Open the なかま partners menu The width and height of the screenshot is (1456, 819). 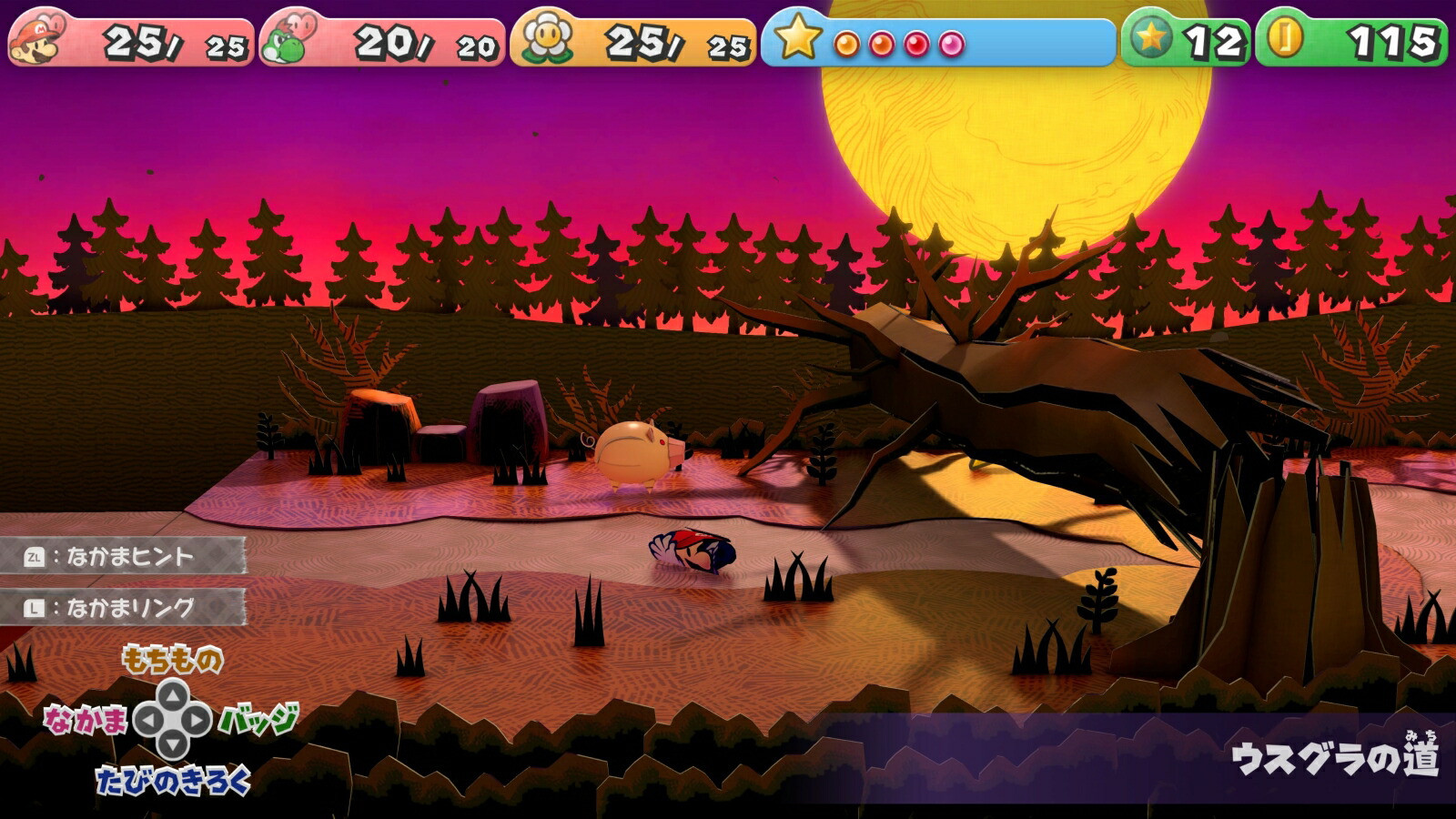pyautogui.click(x=86, y=721)
